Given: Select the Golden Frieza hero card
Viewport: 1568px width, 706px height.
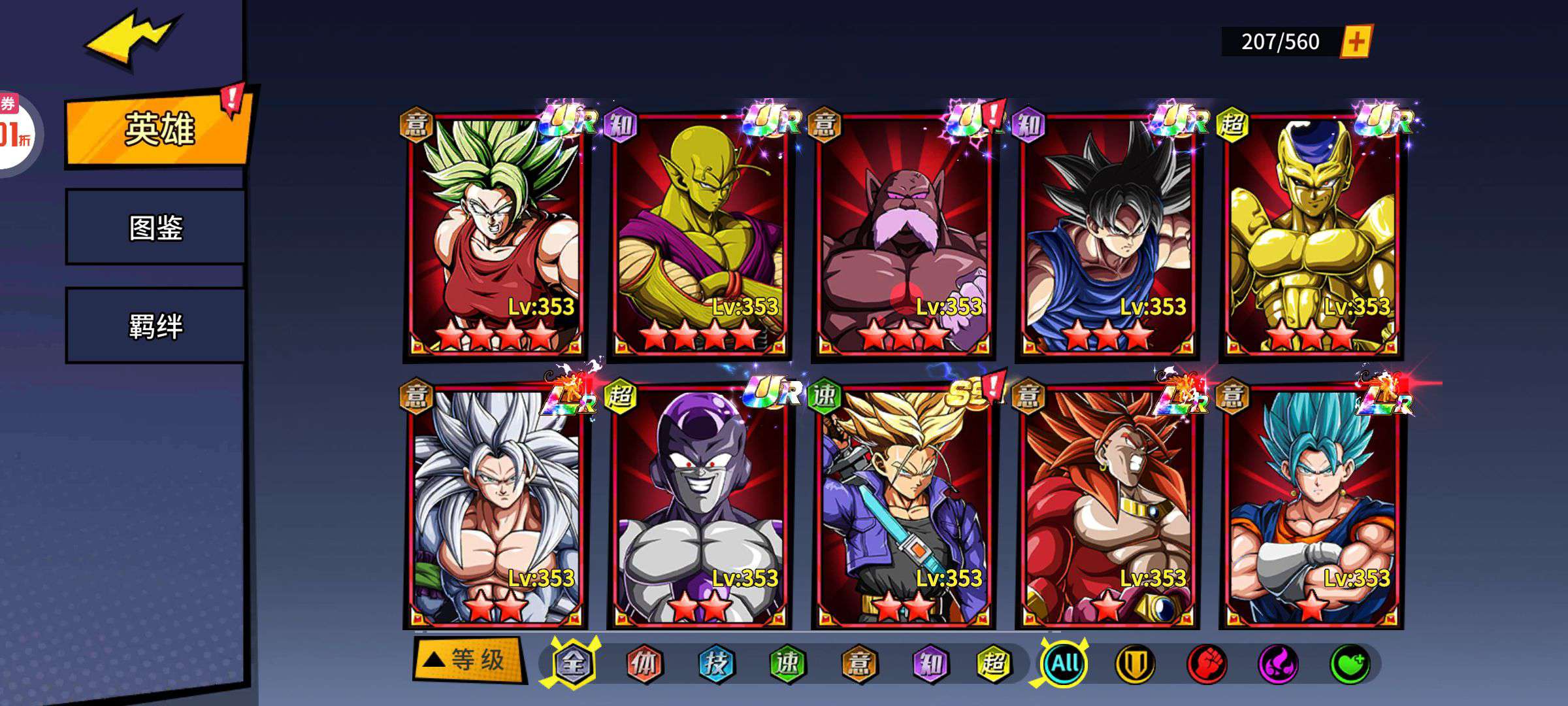Looking at the screenshot, I should coord(1311,235).
